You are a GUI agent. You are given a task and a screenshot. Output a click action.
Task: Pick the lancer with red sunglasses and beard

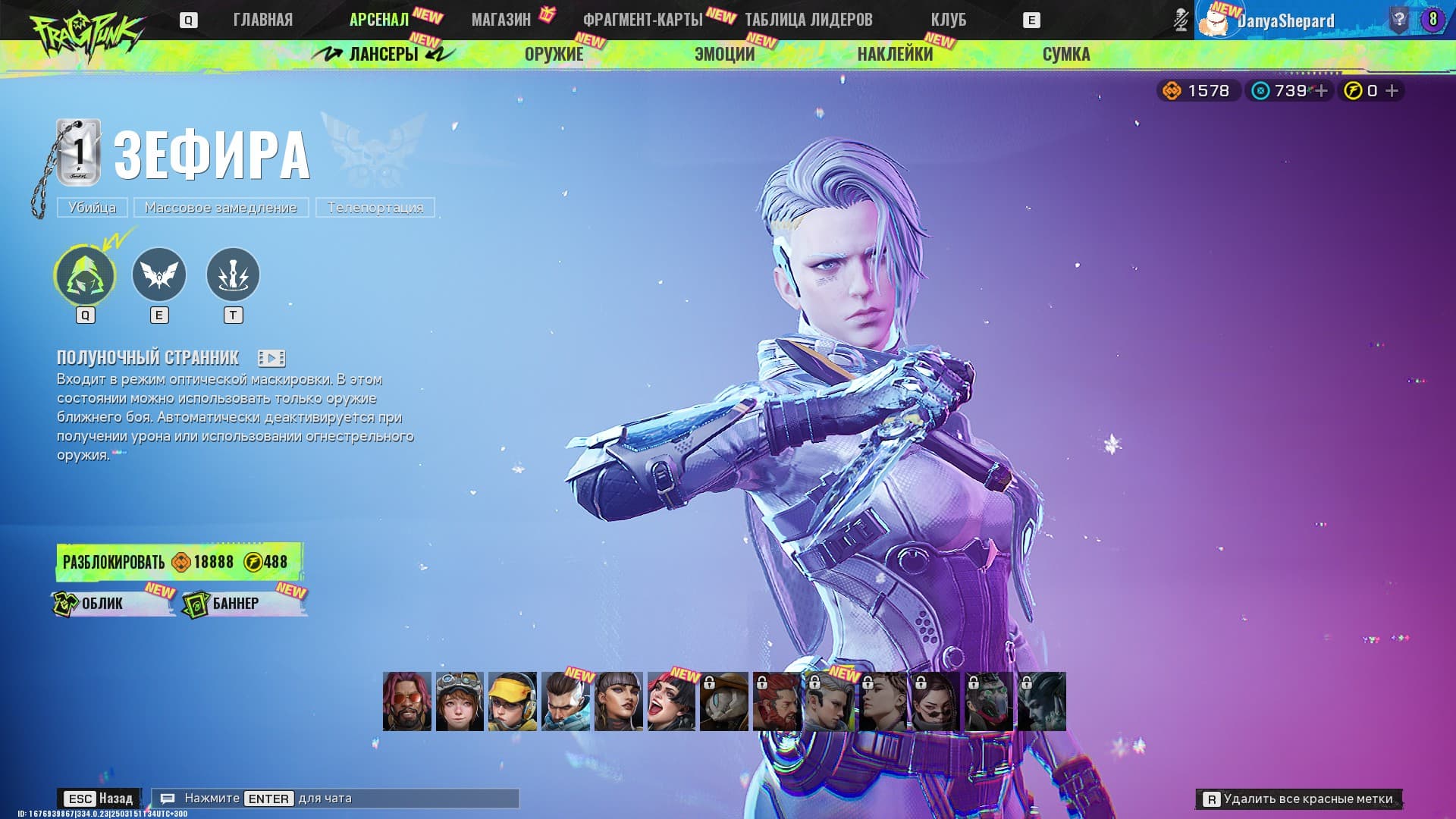click(407, 701)
